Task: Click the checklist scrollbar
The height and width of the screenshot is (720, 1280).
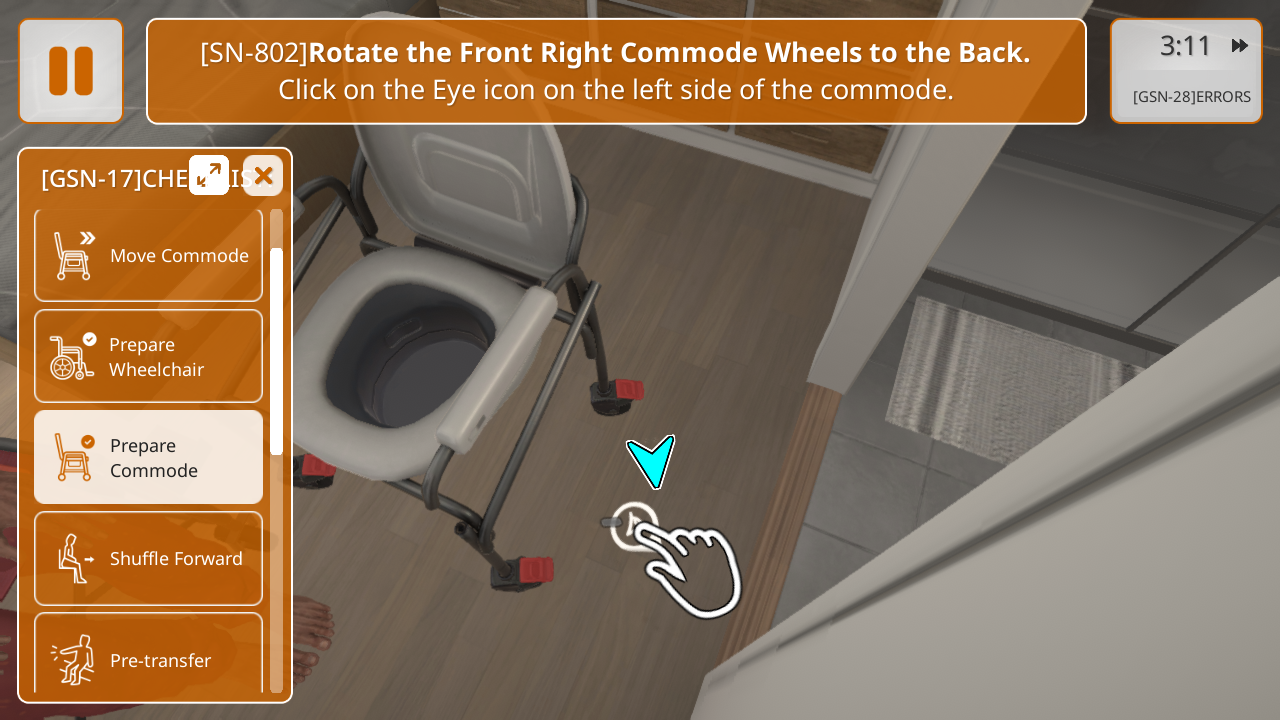Action: (276, 350)
